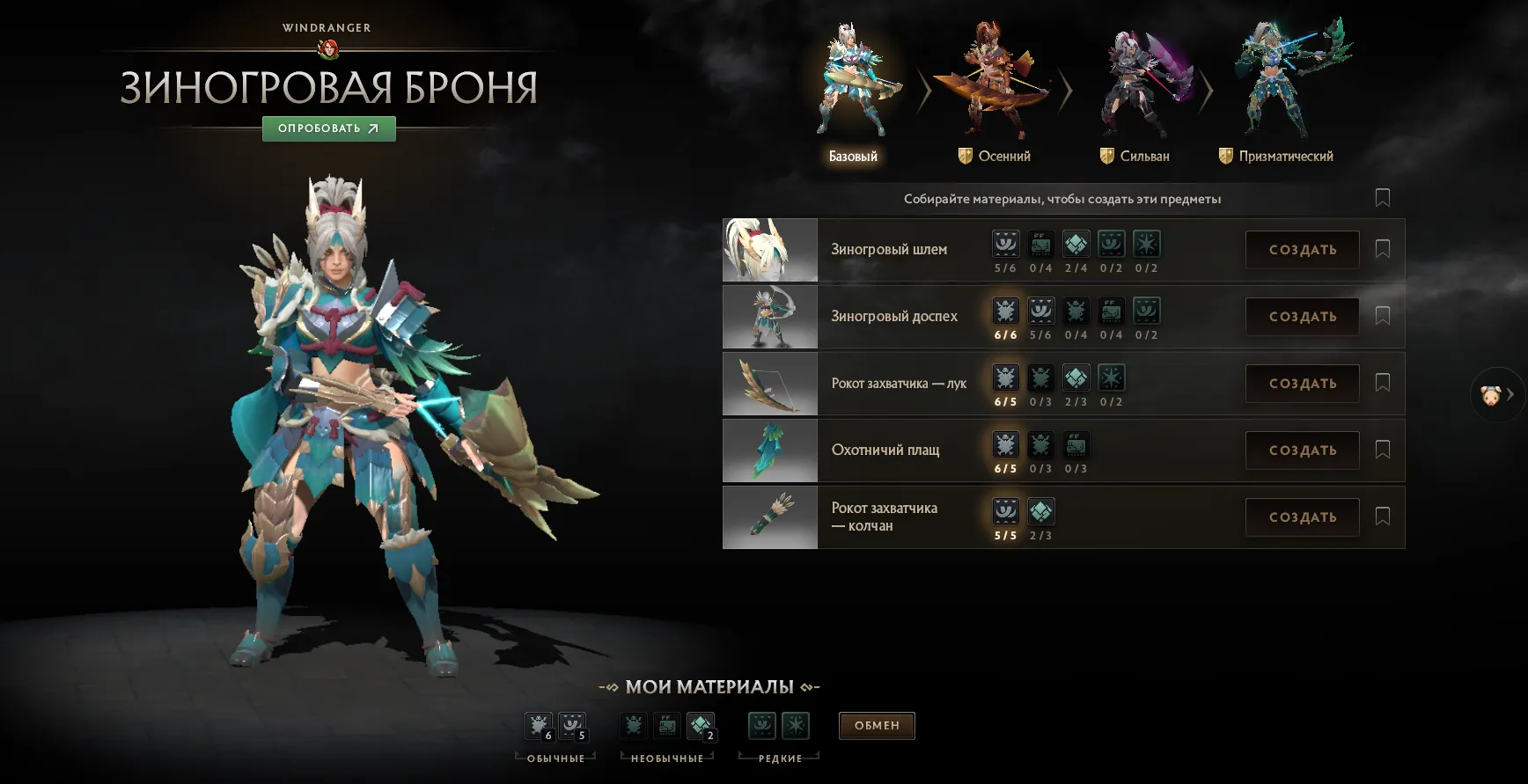Select the snowflake material icon under РЕДКИЕ
This screenshot has height=784, width=1528.
pos(794,724)
